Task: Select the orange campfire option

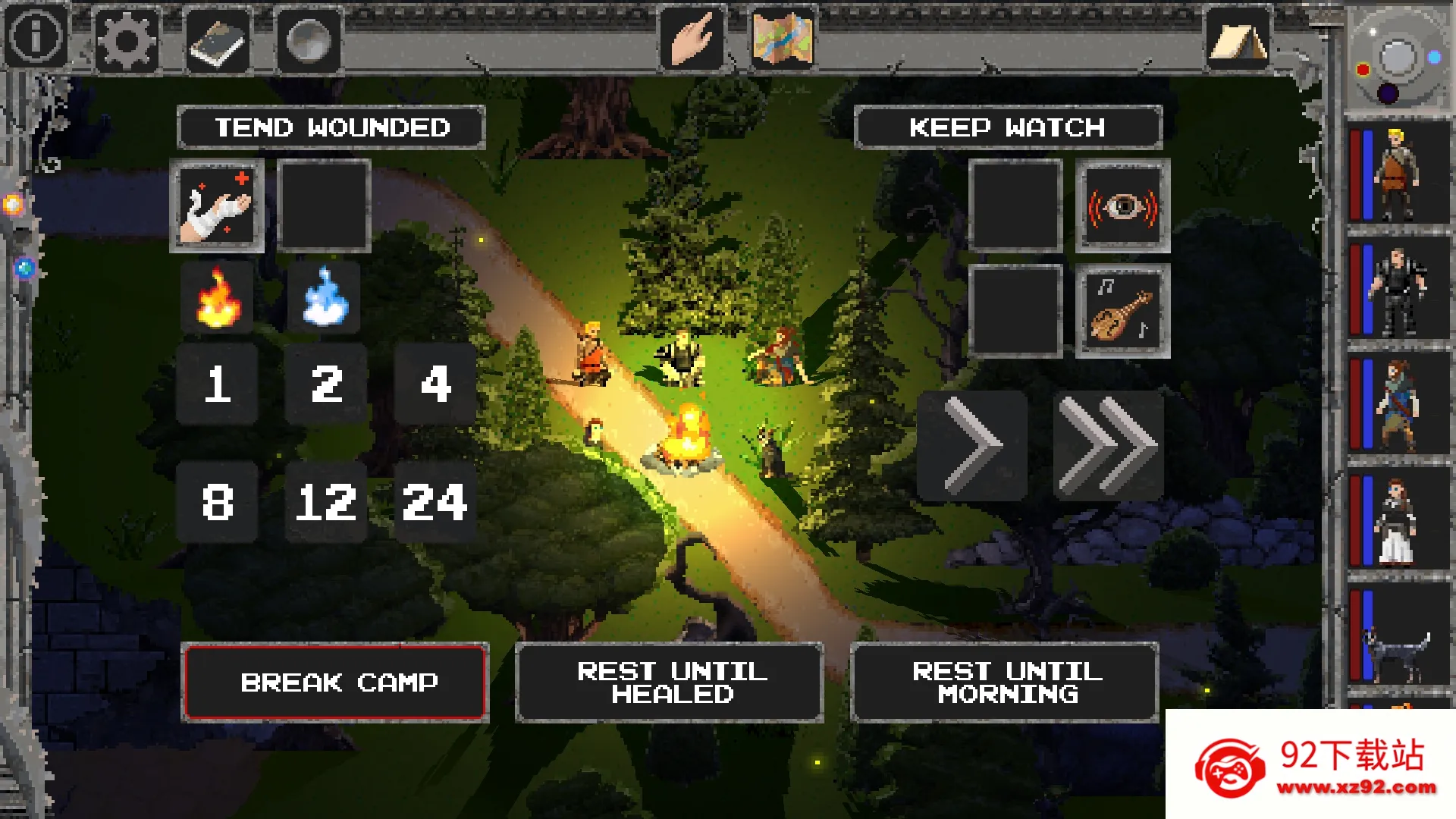Action: (x=218, y=298)
